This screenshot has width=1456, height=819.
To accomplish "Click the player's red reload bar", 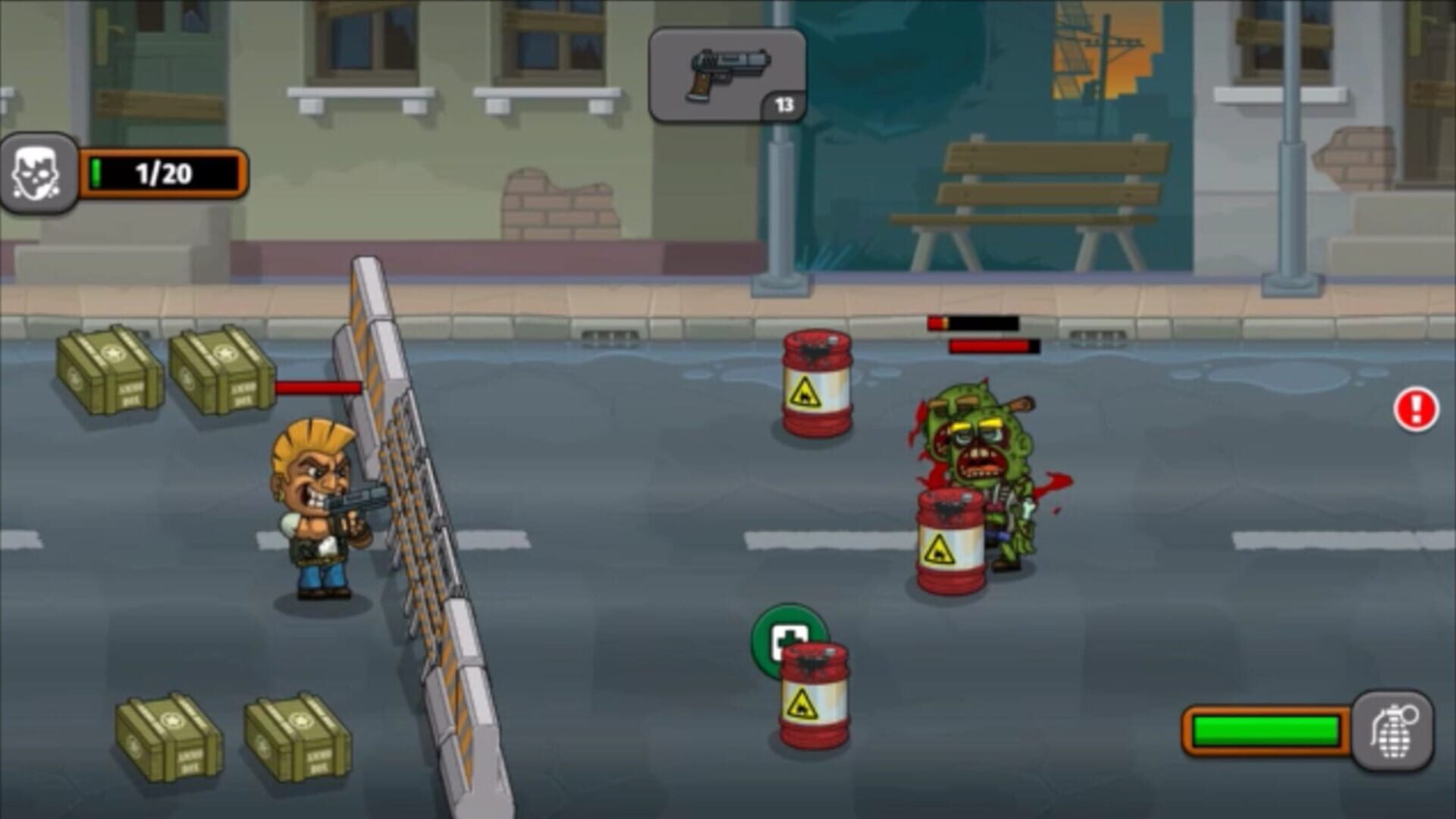I will pyautogui.click(x=317, y=388).
